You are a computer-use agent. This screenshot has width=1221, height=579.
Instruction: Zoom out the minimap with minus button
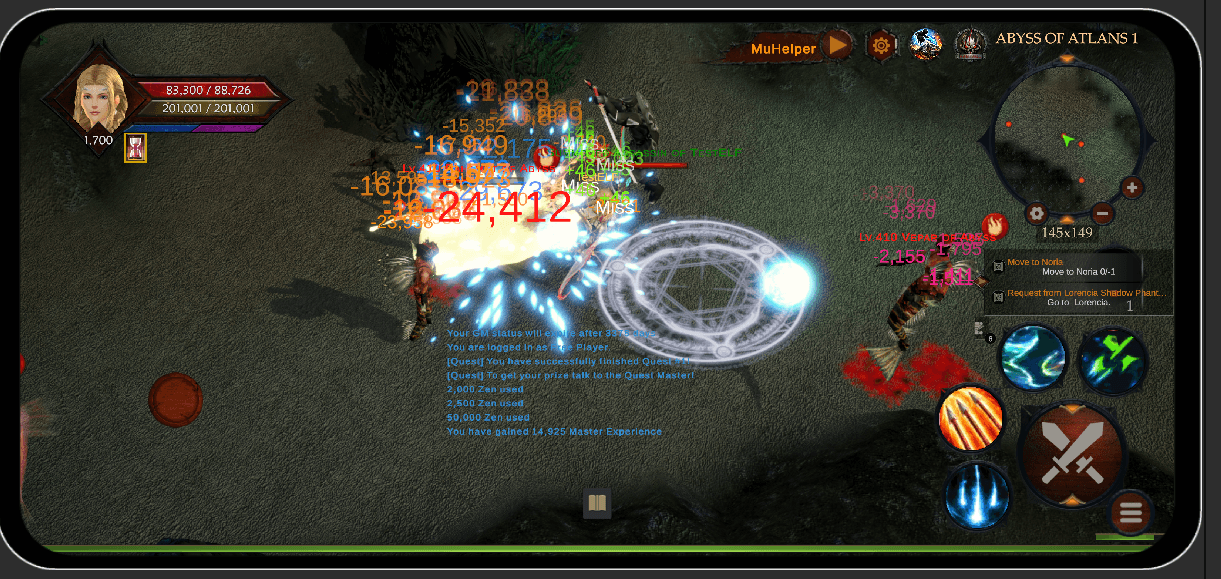click(1103, 212)
